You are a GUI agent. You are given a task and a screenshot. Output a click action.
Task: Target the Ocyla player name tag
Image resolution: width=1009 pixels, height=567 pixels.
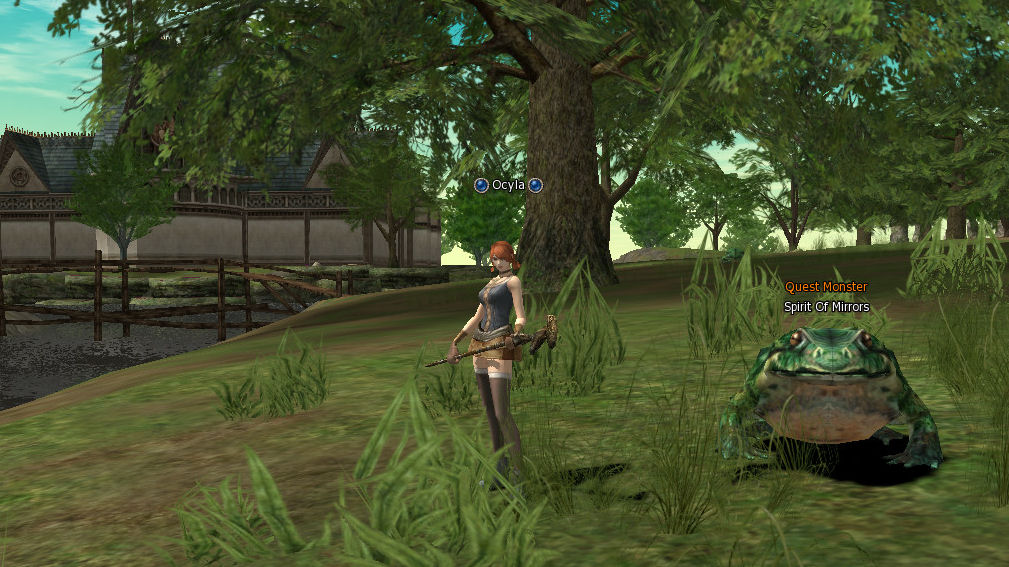(x=508, y=185)
